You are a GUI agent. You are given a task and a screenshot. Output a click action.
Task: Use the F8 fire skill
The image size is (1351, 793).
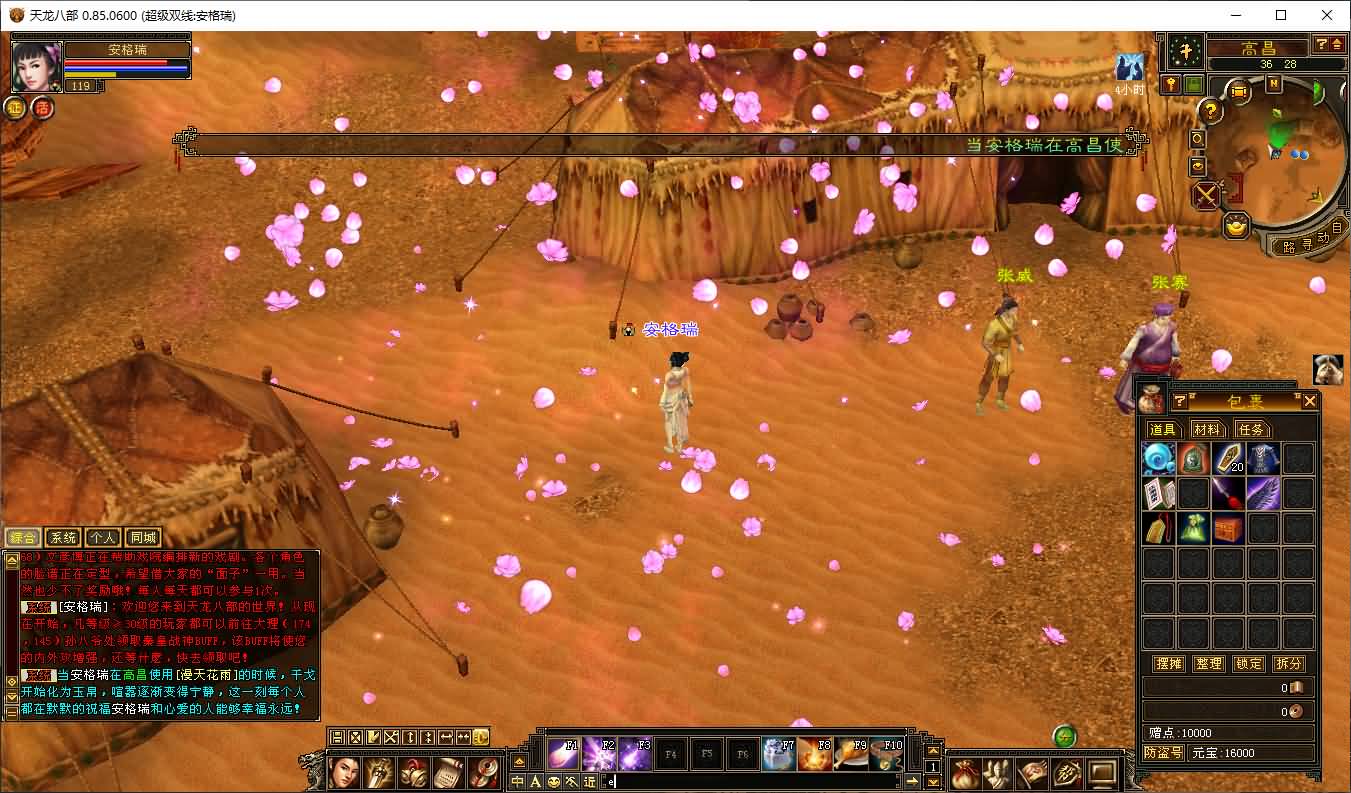pos(814,753)
